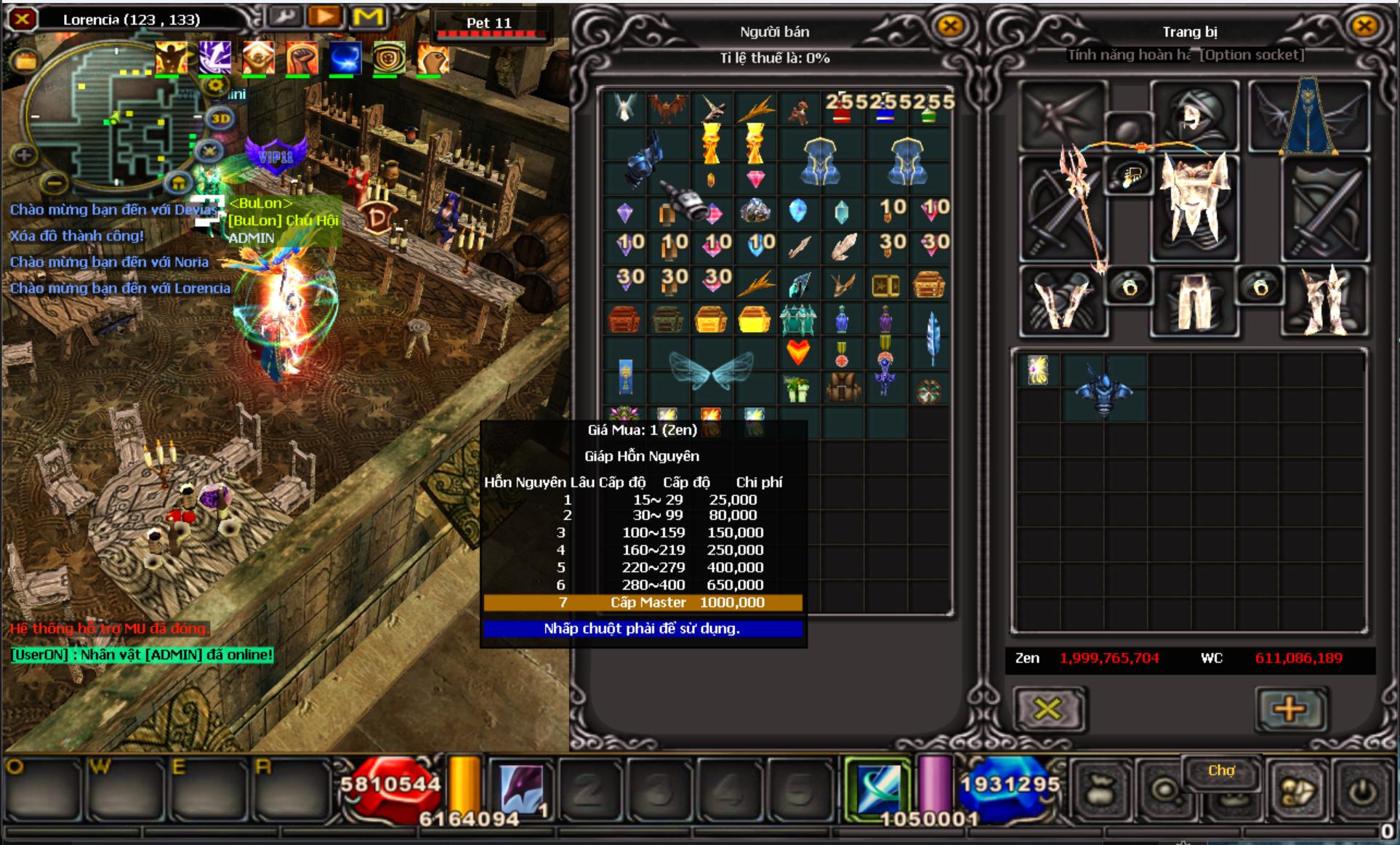This screenshot has height=845, width=1400.
Task: Click the red X beside Lorencia coordinates
Action: [23, 19]
